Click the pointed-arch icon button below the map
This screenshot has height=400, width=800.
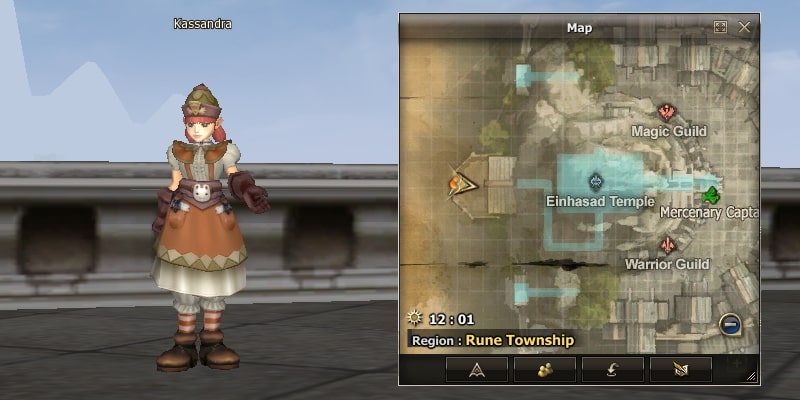point(477,369)
